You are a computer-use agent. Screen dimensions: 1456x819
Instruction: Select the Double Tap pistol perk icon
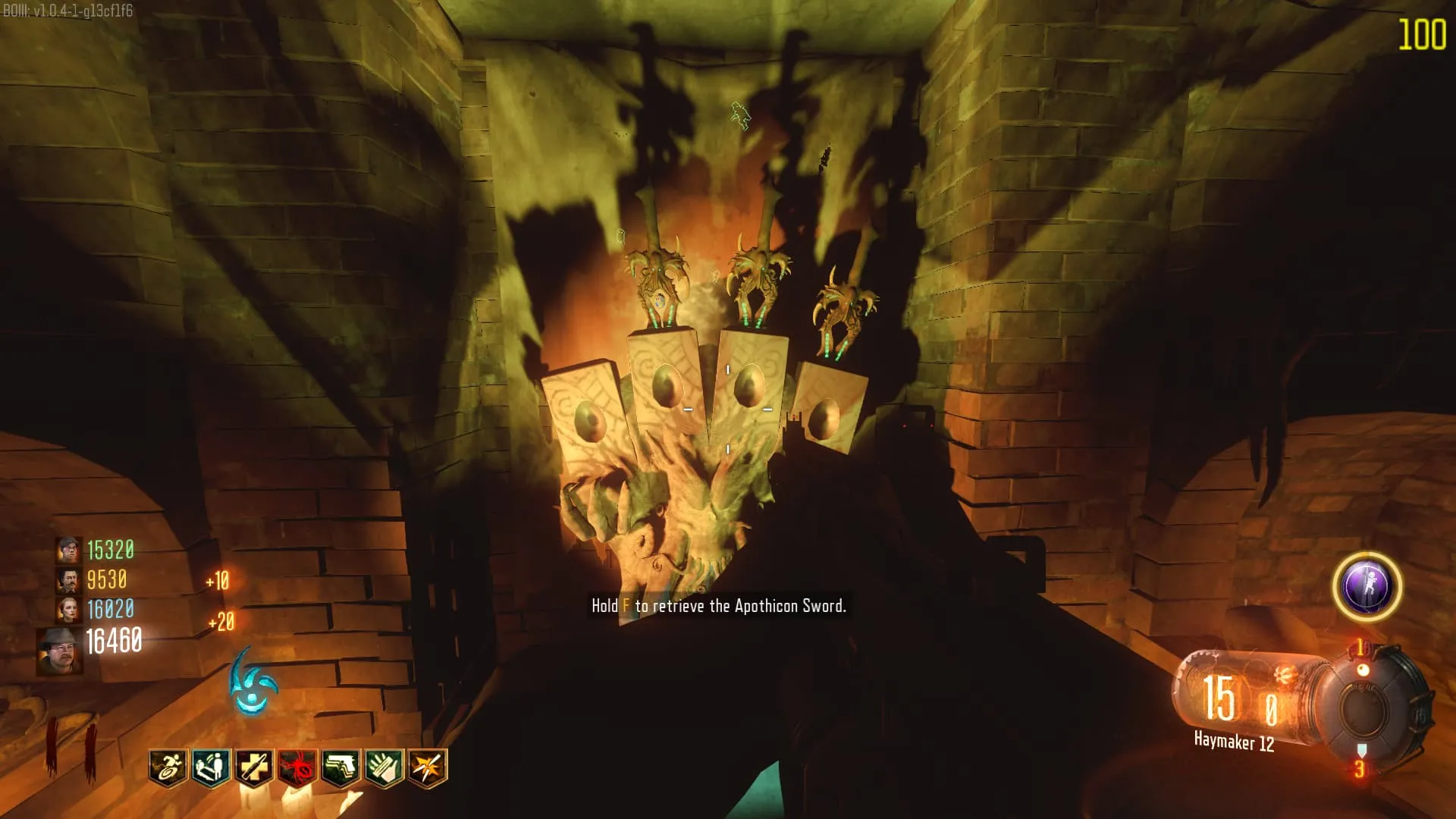point(340,767)
